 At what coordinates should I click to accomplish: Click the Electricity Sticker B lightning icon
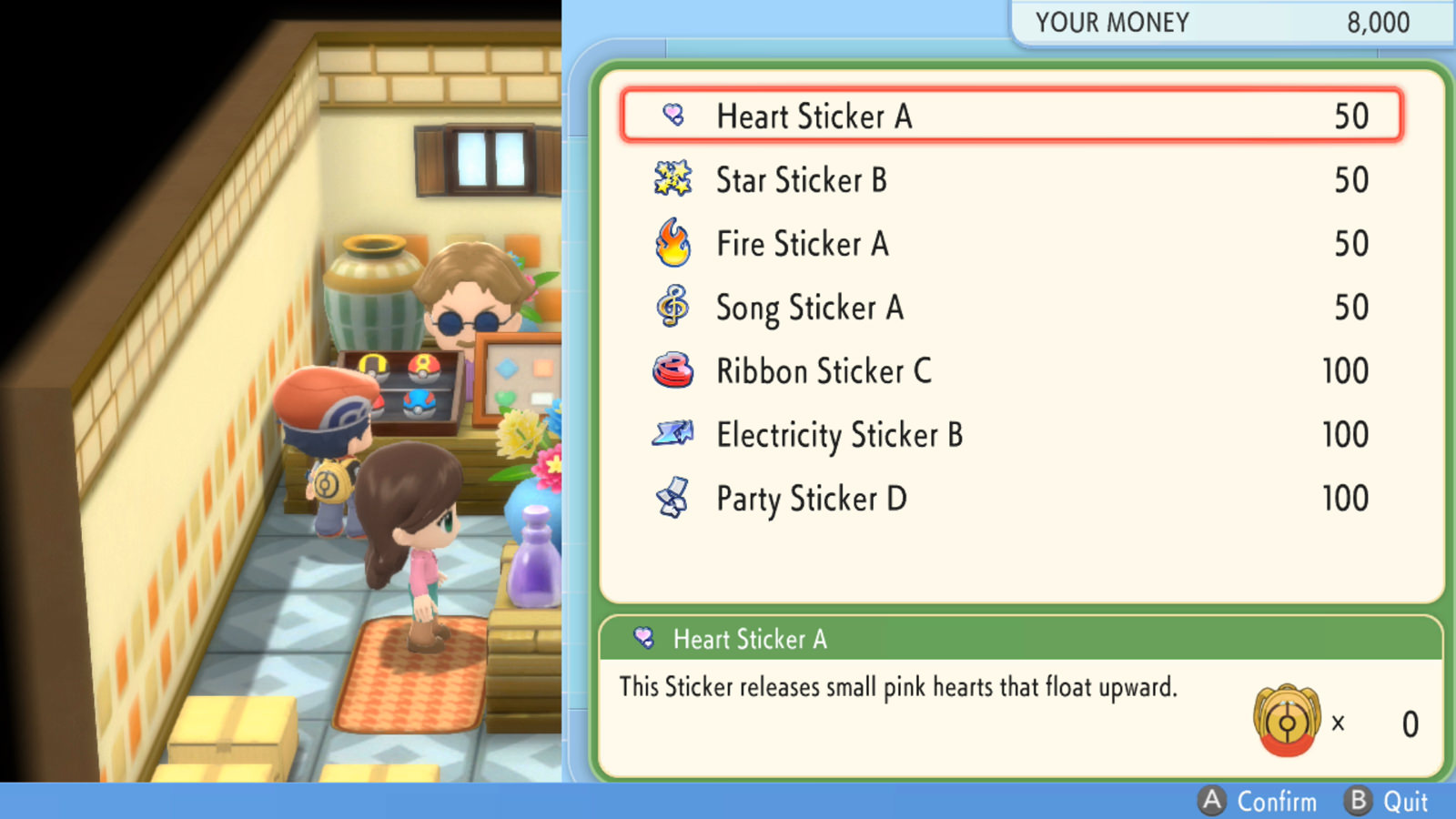(x=671, y=434)
